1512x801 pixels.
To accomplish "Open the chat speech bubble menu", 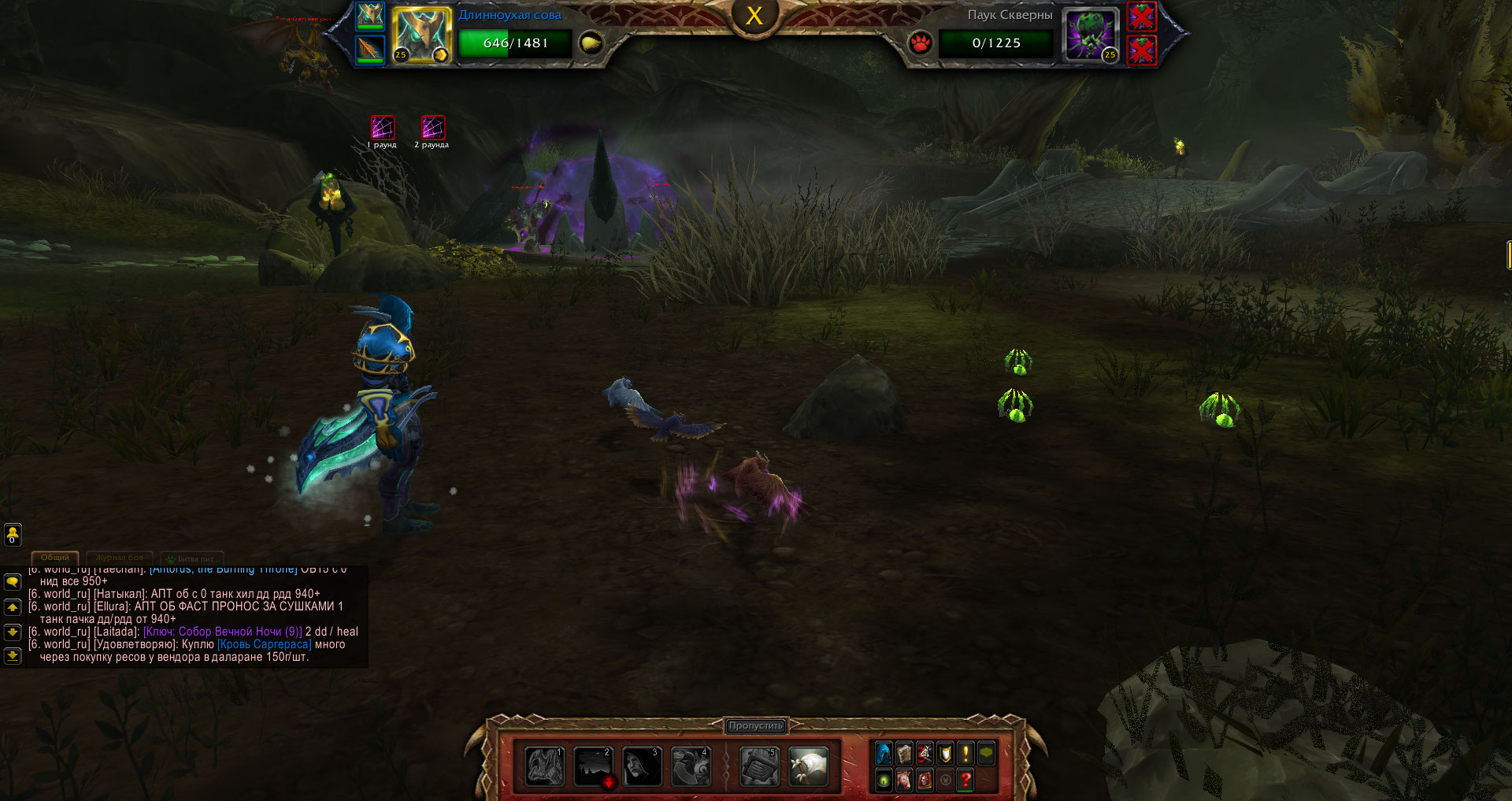I will 13,581.
